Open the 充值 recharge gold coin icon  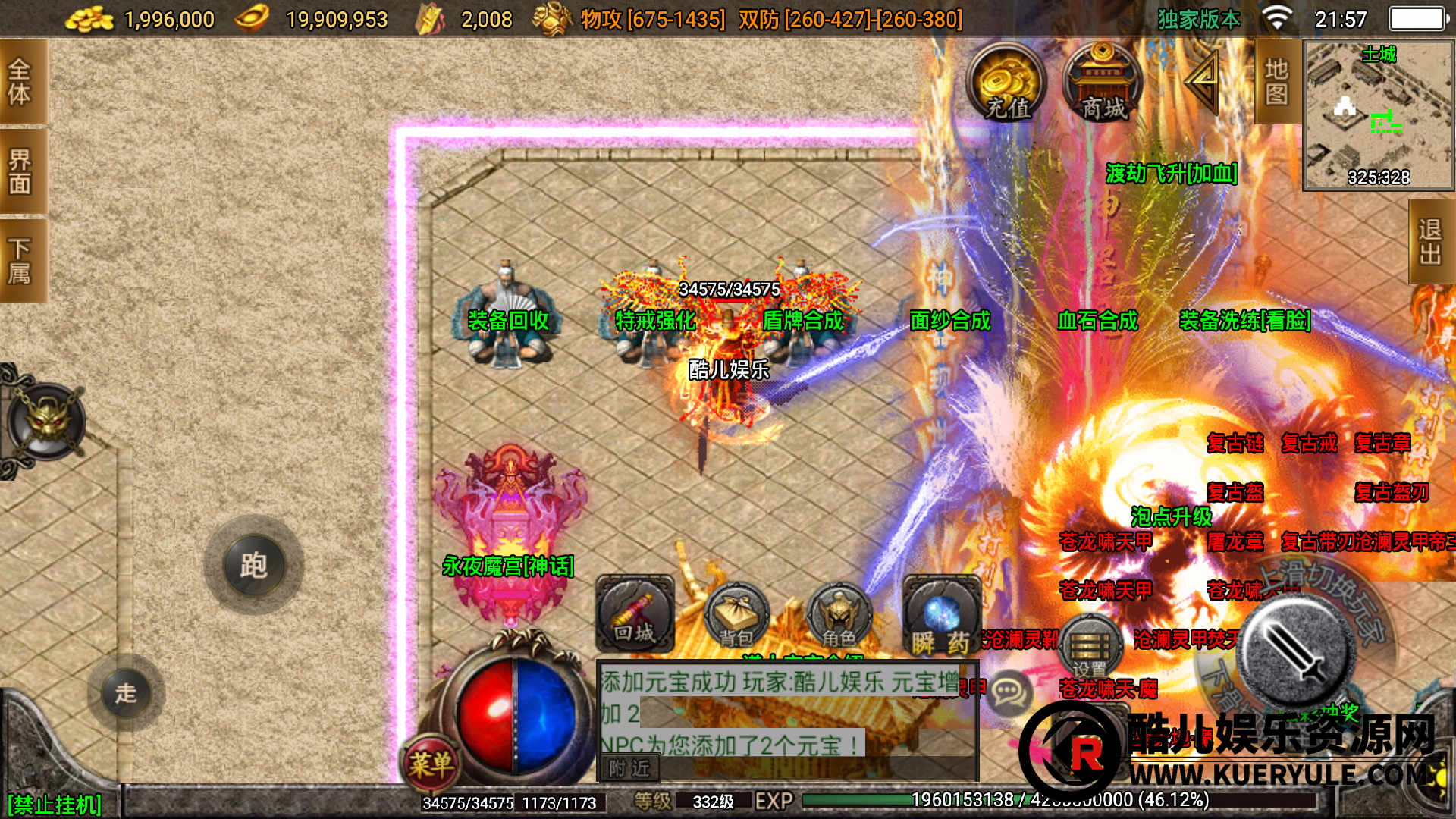[x=1006, y=83]
